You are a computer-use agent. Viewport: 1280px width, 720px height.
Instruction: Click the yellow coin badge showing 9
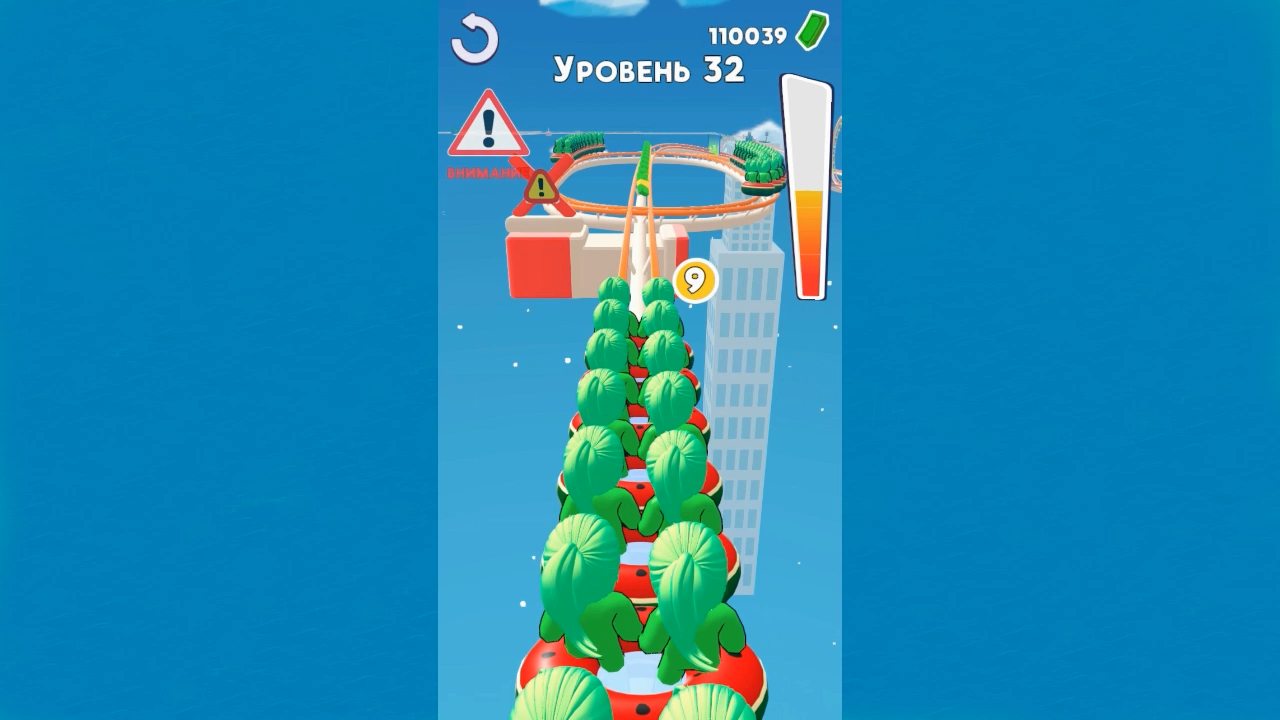coord(697,280)
